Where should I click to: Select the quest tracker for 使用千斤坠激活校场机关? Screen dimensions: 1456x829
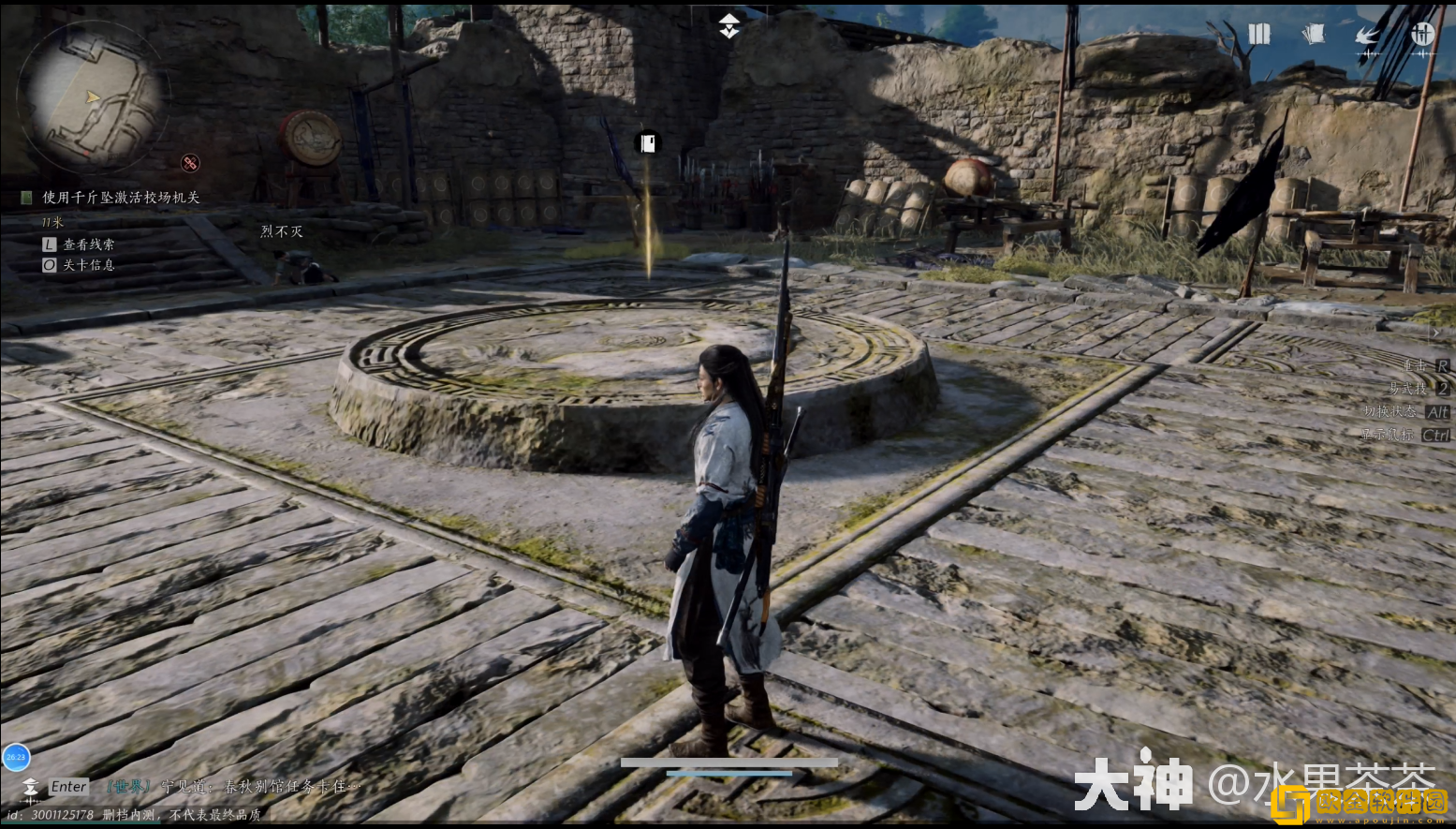click(x=121, y=198)
